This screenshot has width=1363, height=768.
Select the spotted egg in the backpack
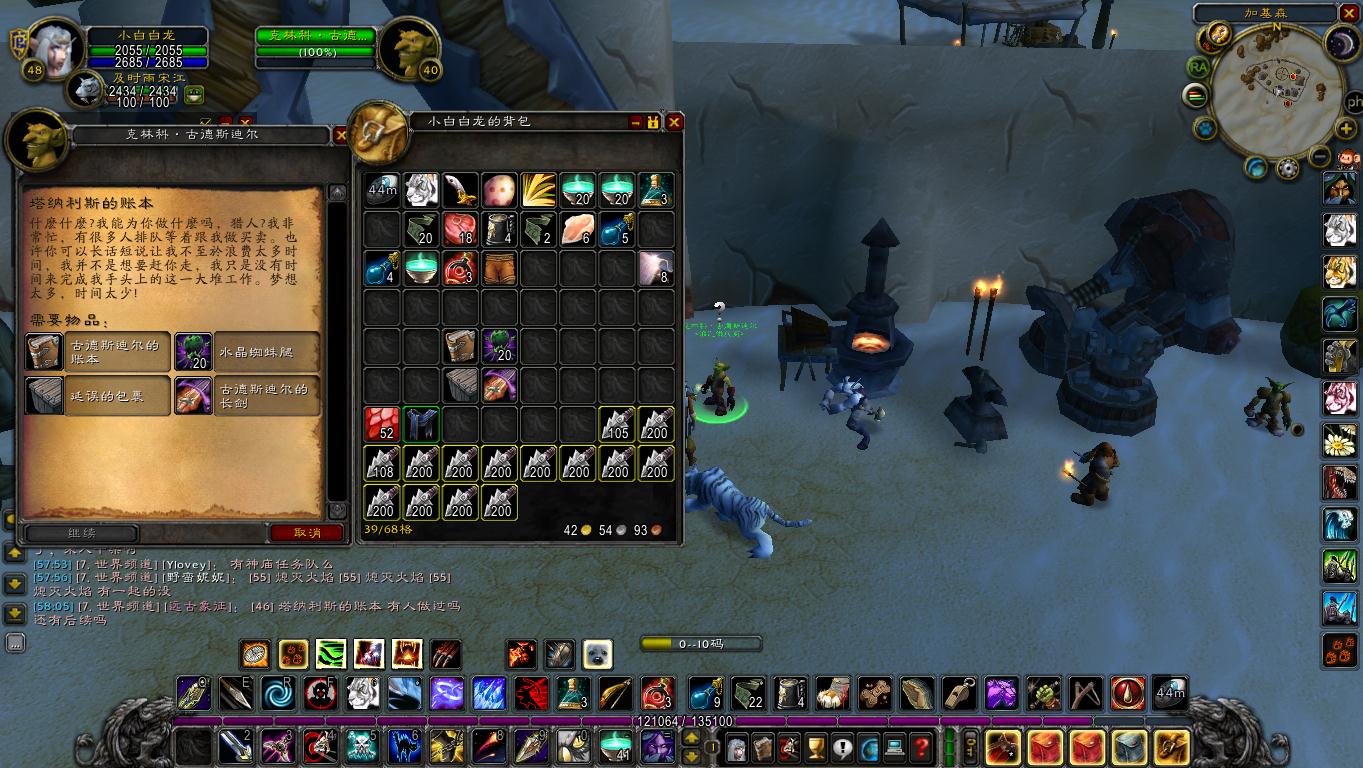[x=500, y=190]
